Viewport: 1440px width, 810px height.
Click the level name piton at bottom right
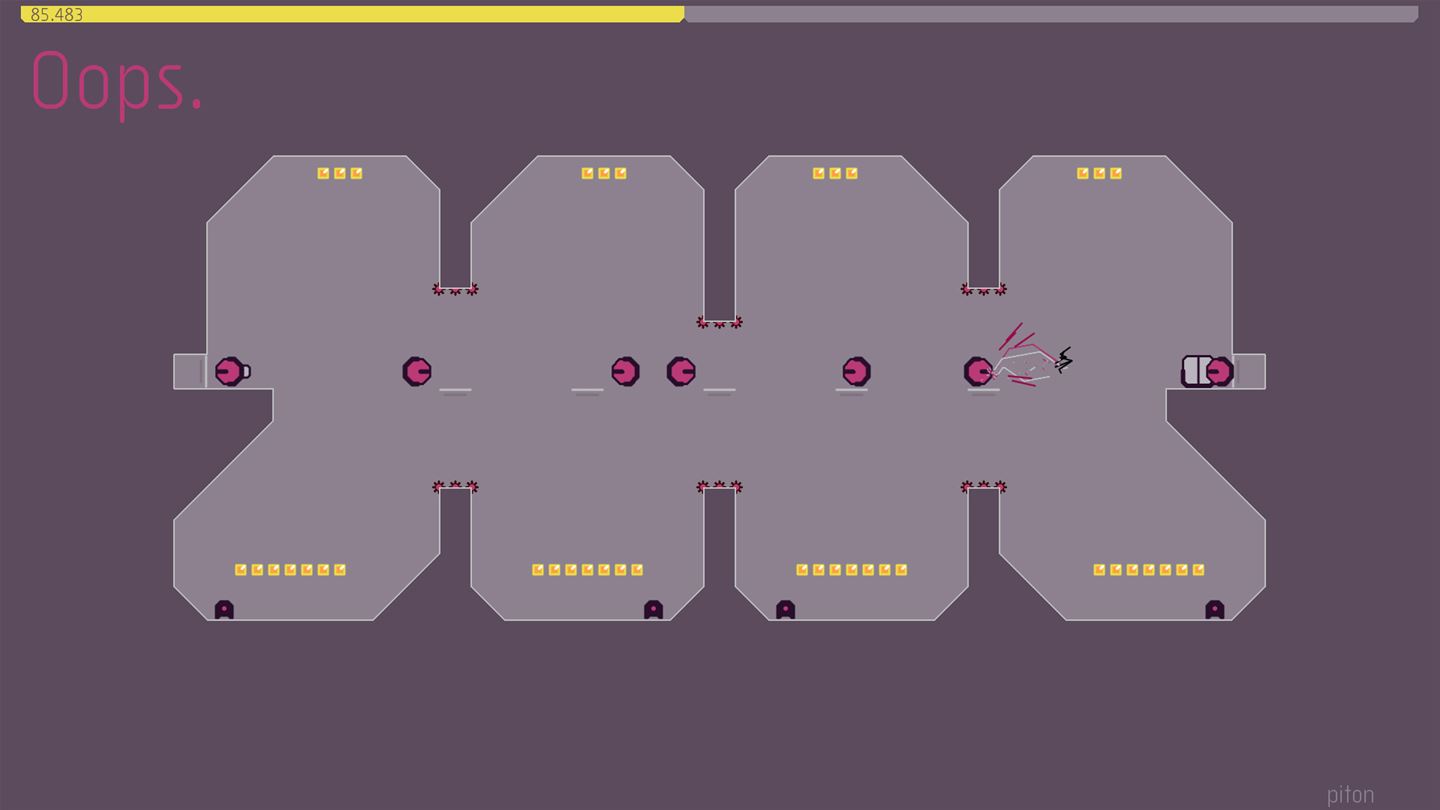pyautogui.click(x=1350, y=794)
